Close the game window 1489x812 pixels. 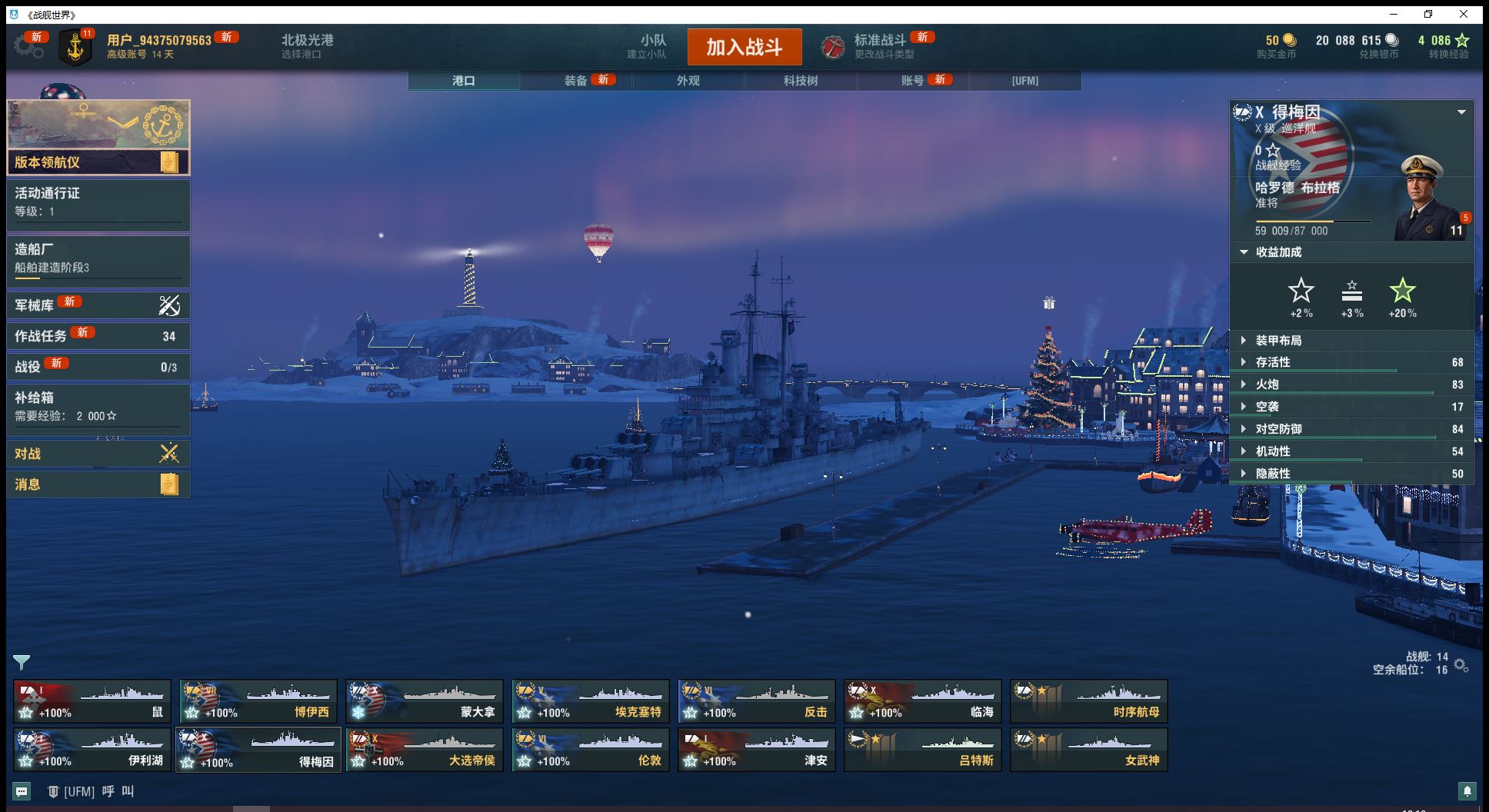[x=1464, y=14]
